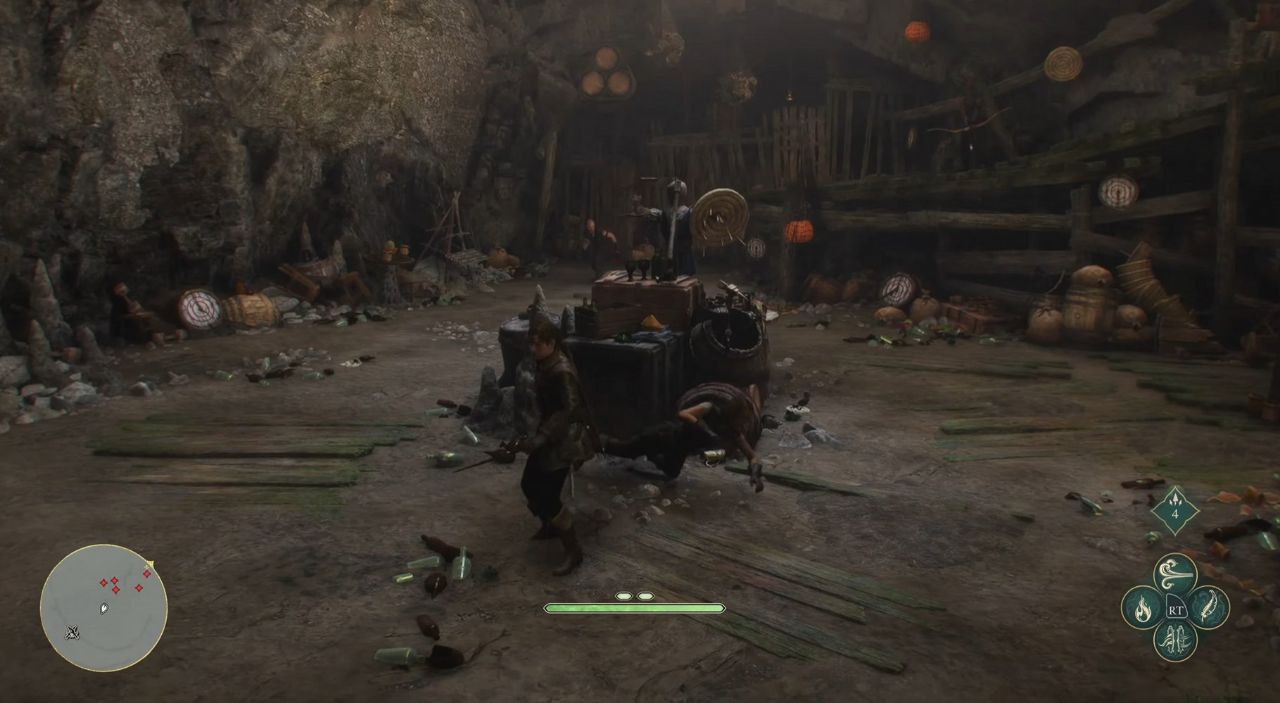This screenshot has width=1280, height=703.
Task: Activate the feather levitation spell
Action: 1208,607
